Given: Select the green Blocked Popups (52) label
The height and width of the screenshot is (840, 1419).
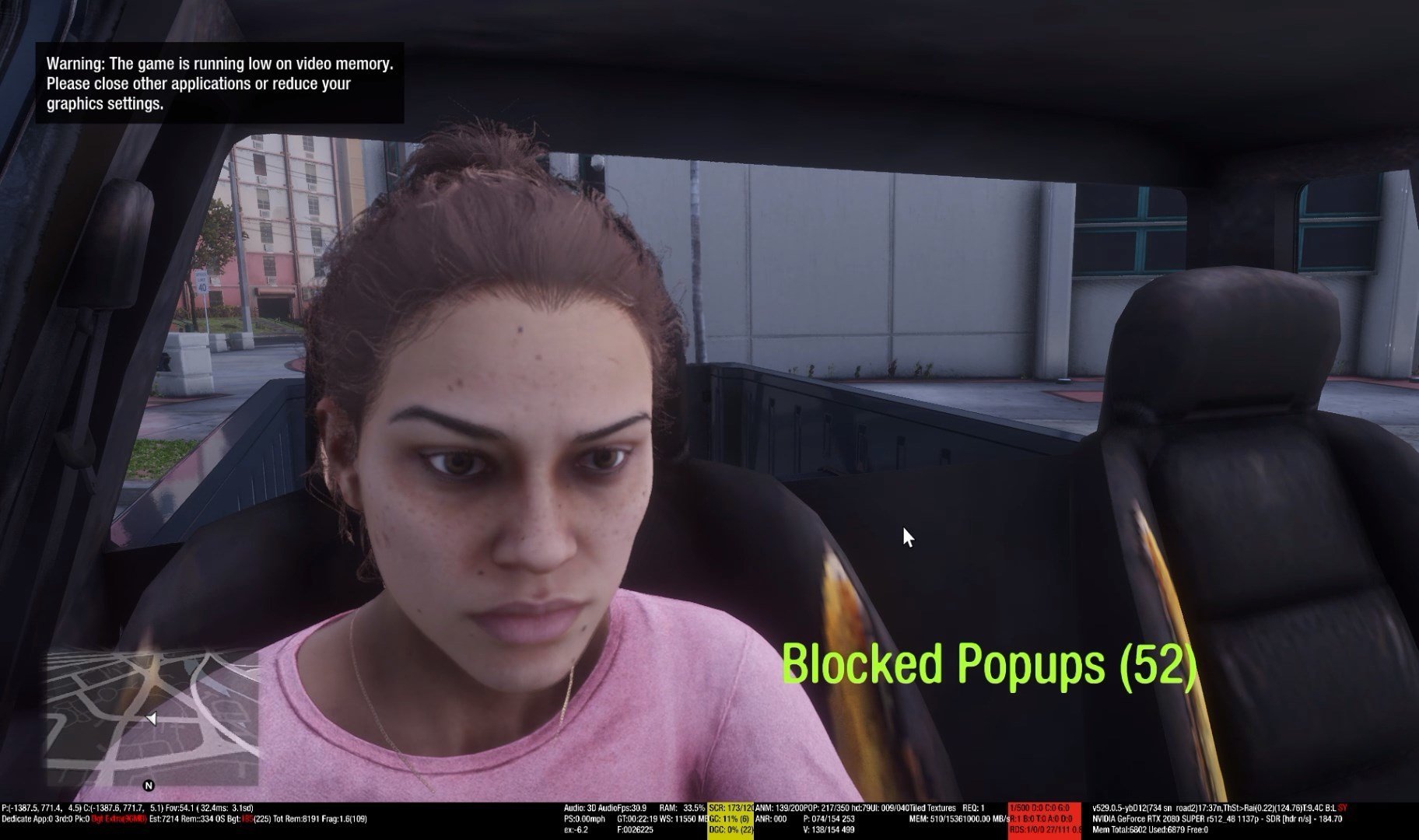Looking at the screenshot, I should [987, 665].
